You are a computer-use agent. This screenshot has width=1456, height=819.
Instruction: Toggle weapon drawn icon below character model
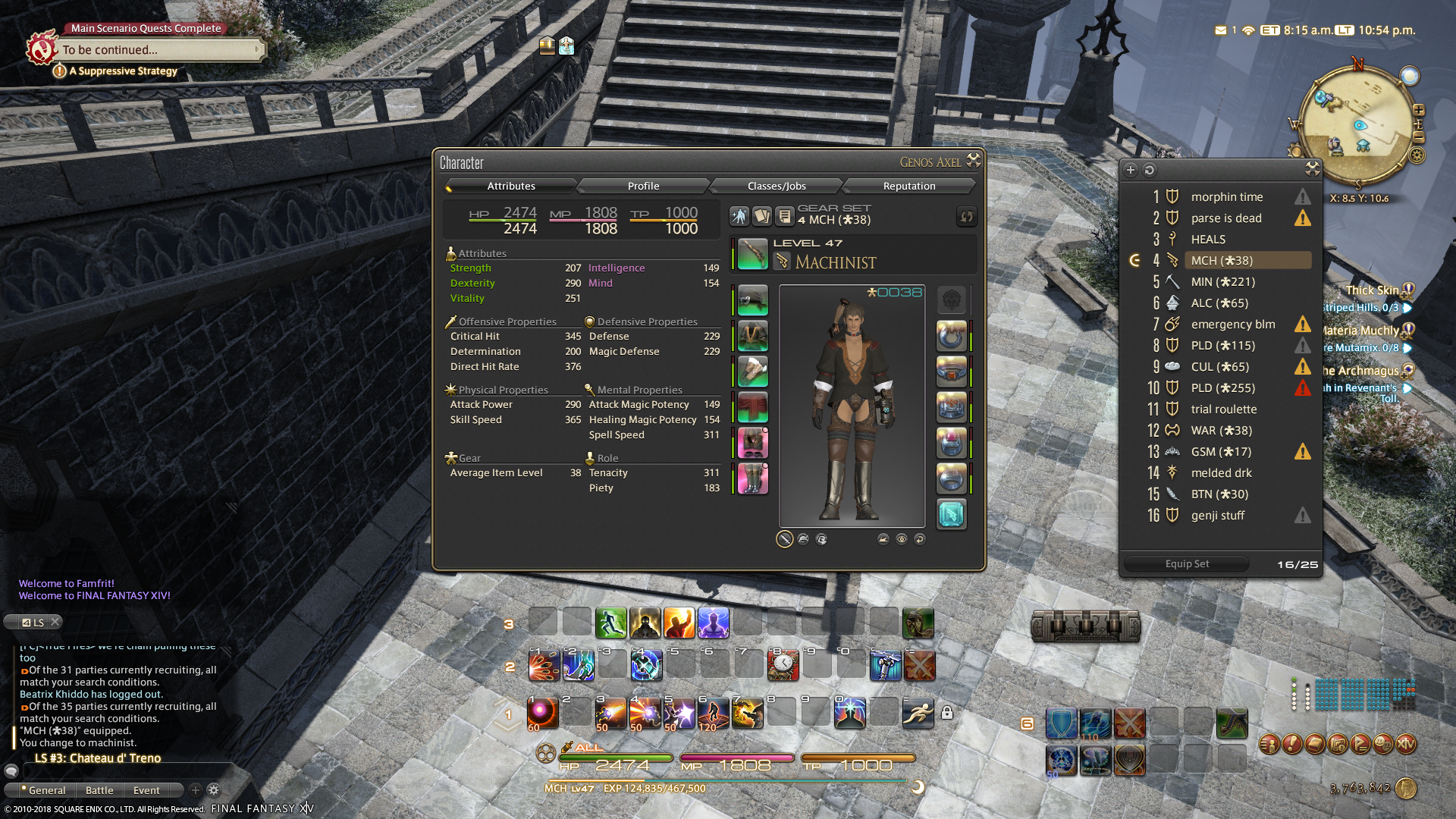tap(785, 538)
